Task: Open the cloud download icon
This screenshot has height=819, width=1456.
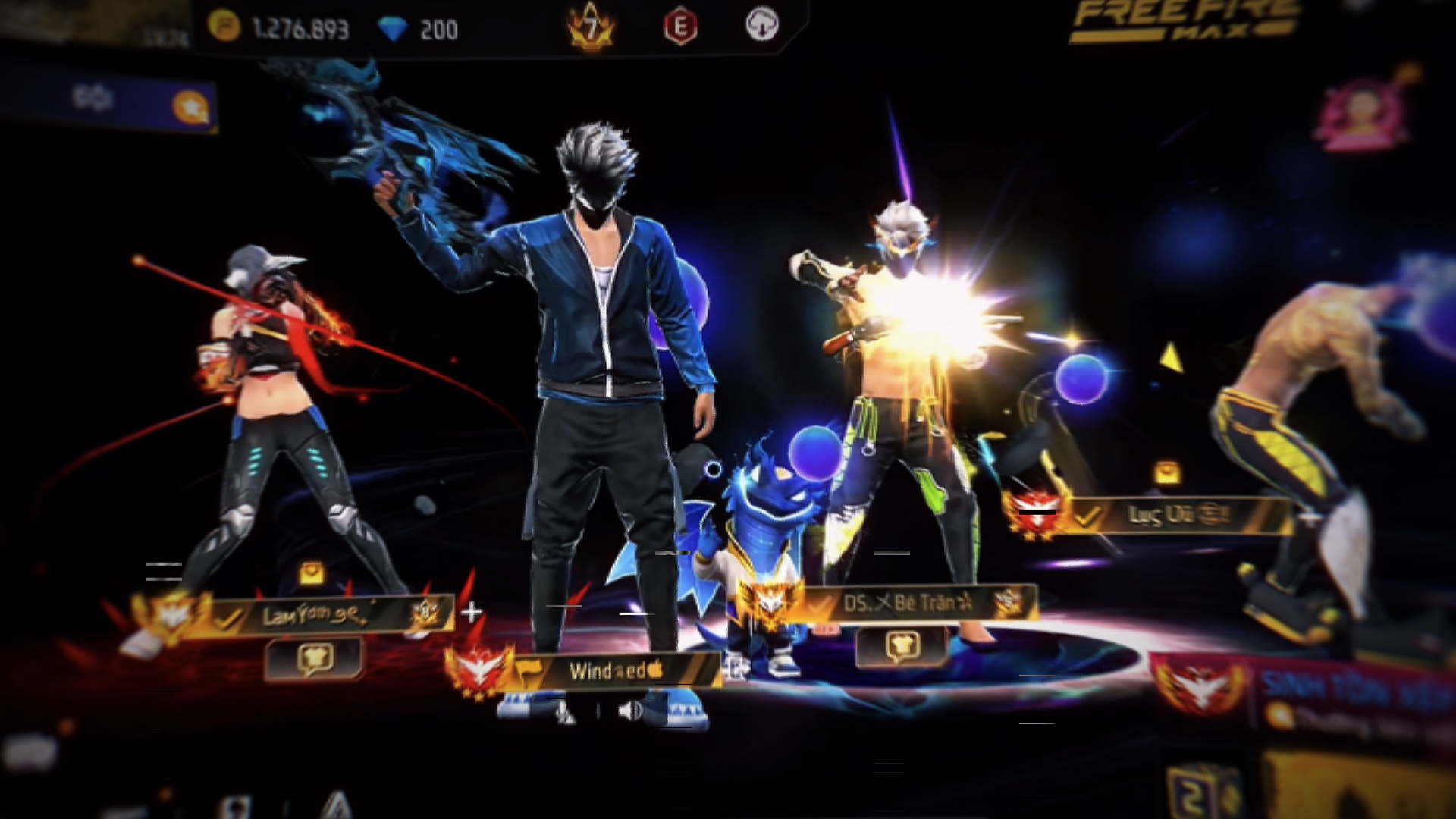Action: click(x=761, y=26)
